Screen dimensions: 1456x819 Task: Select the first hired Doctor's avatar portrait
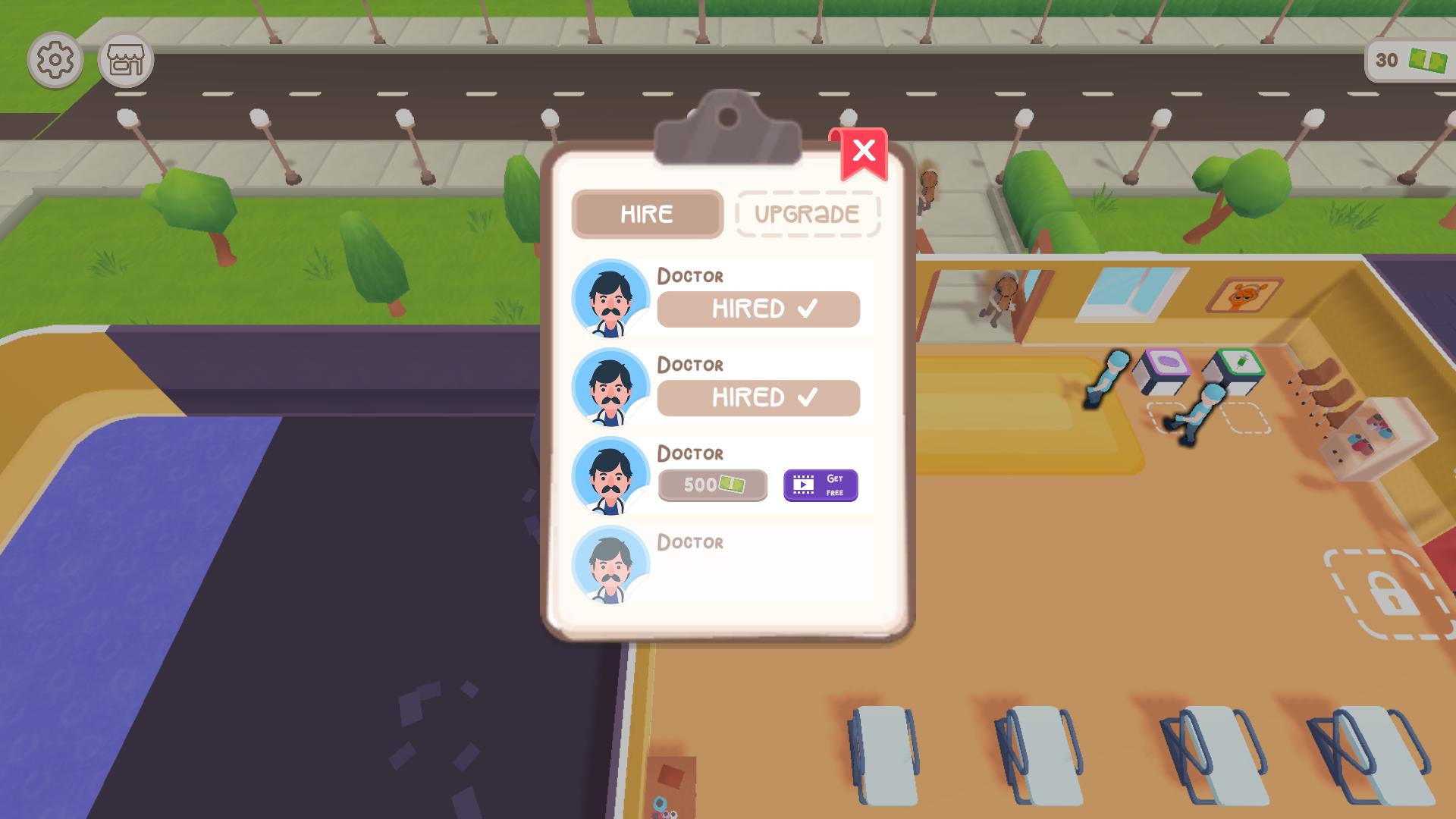(612, 299)
